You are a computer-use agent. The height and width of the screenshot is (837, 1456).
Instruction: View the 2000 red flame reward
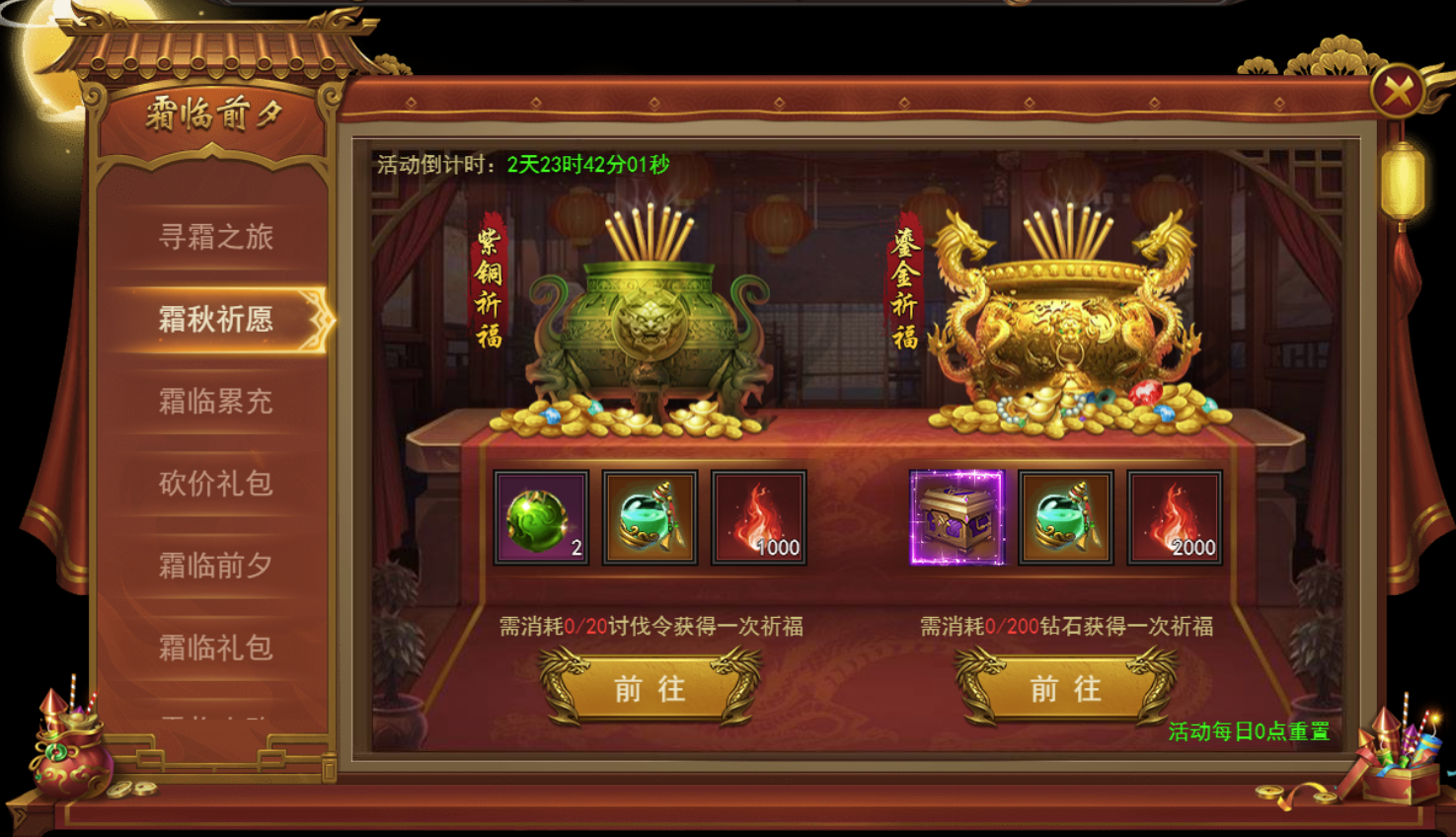click(x=1175, y=518)
